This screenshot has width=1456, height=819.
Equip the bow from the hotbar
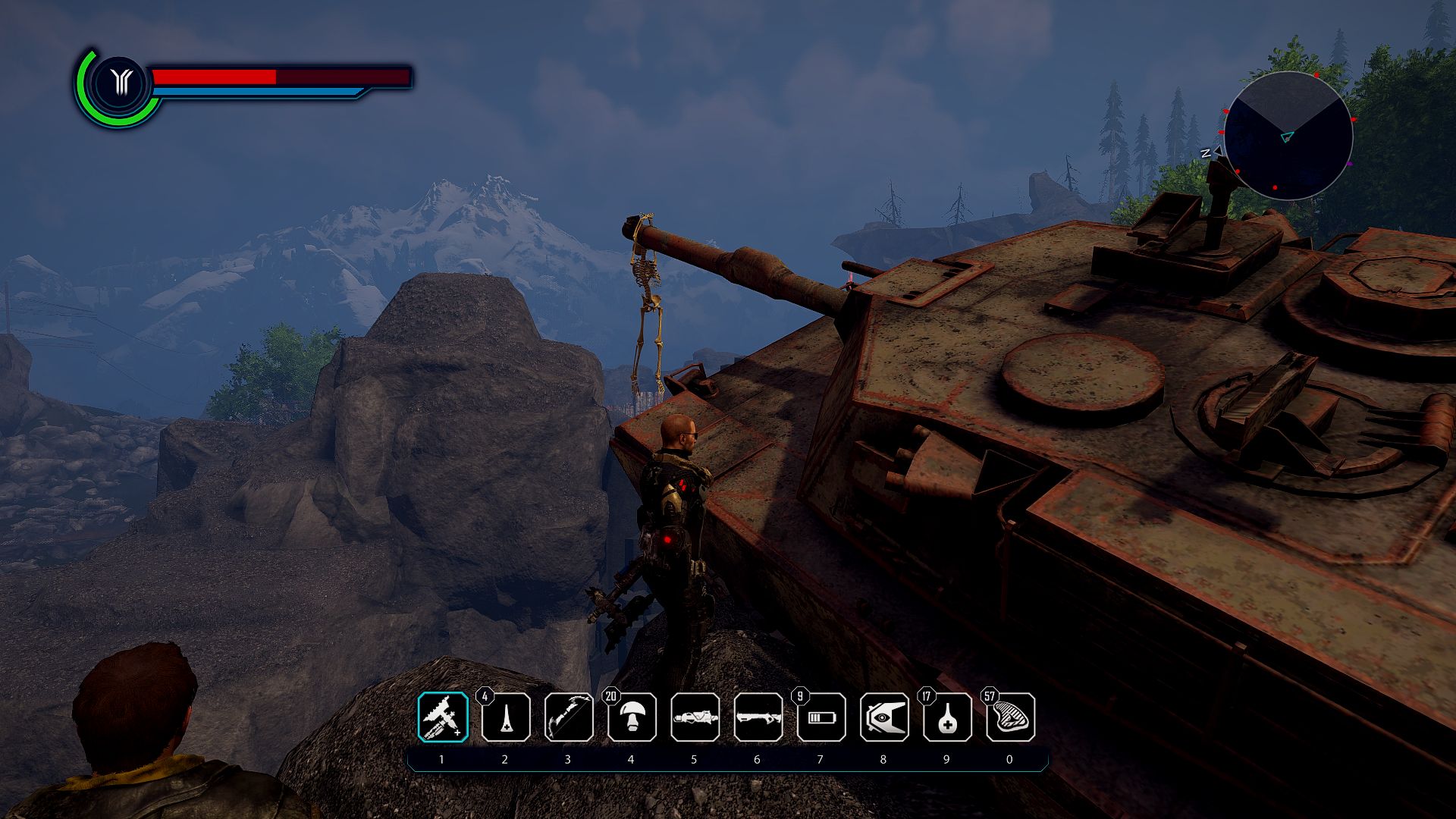click(569, 717)
